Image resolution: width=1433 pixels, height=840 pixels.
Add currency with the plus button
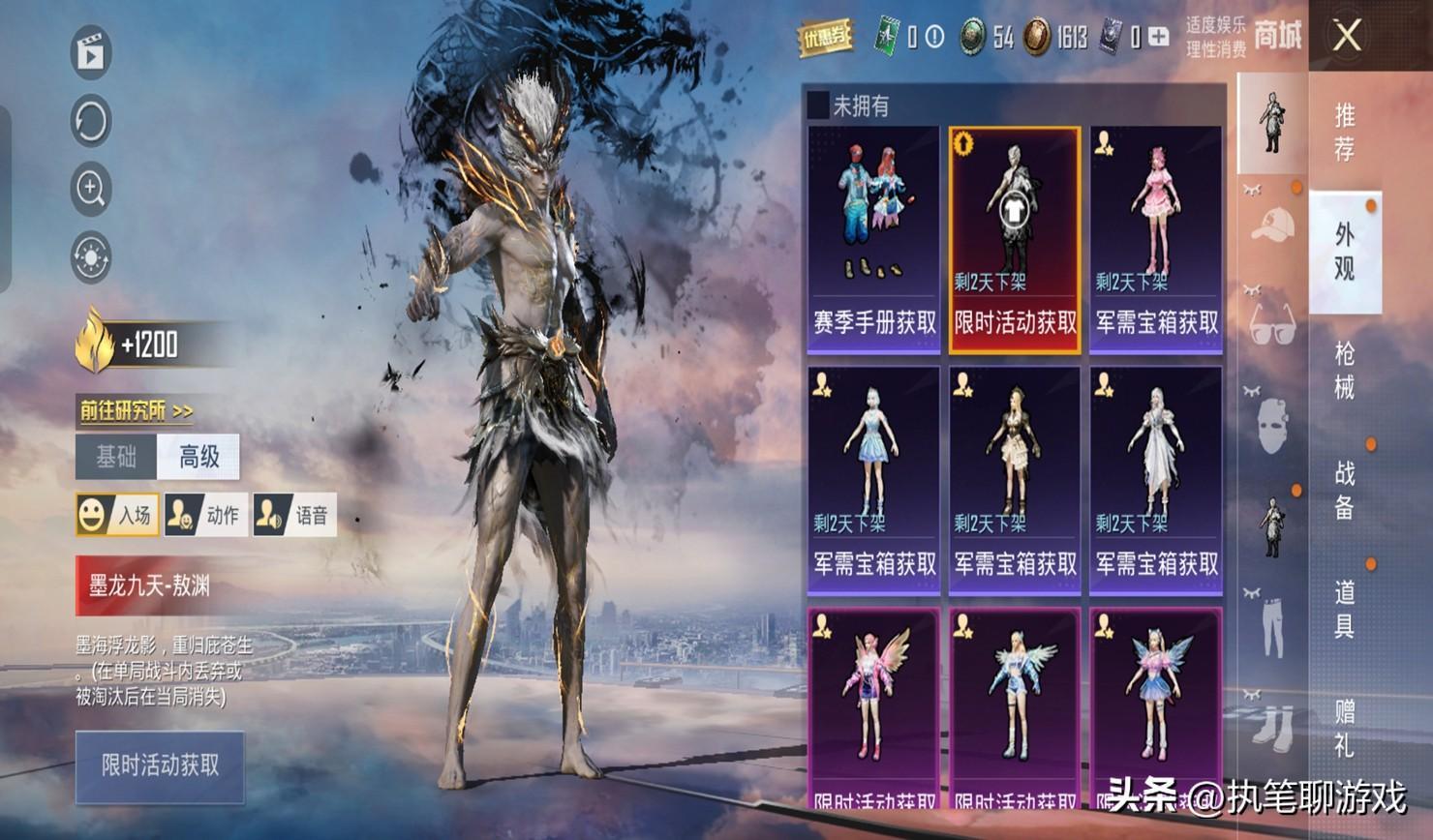pyautogui.click(x=1159, y=37)
